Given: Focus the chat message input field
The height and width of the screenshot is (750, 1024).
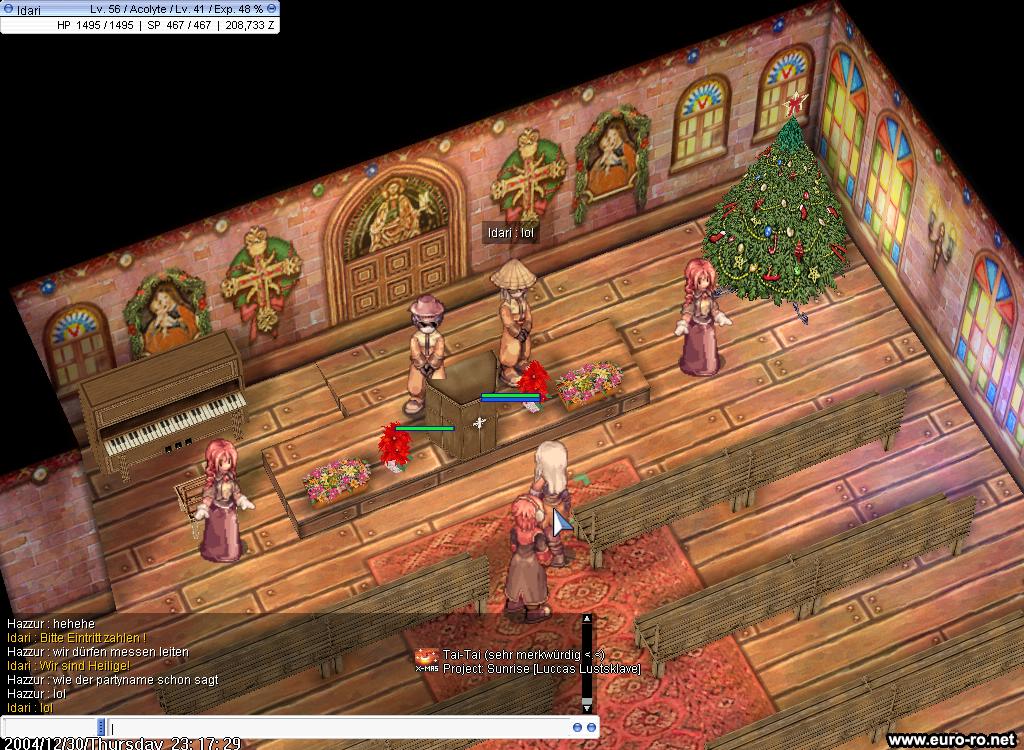Looking at the screenshot, I should (x=340, y=727).
